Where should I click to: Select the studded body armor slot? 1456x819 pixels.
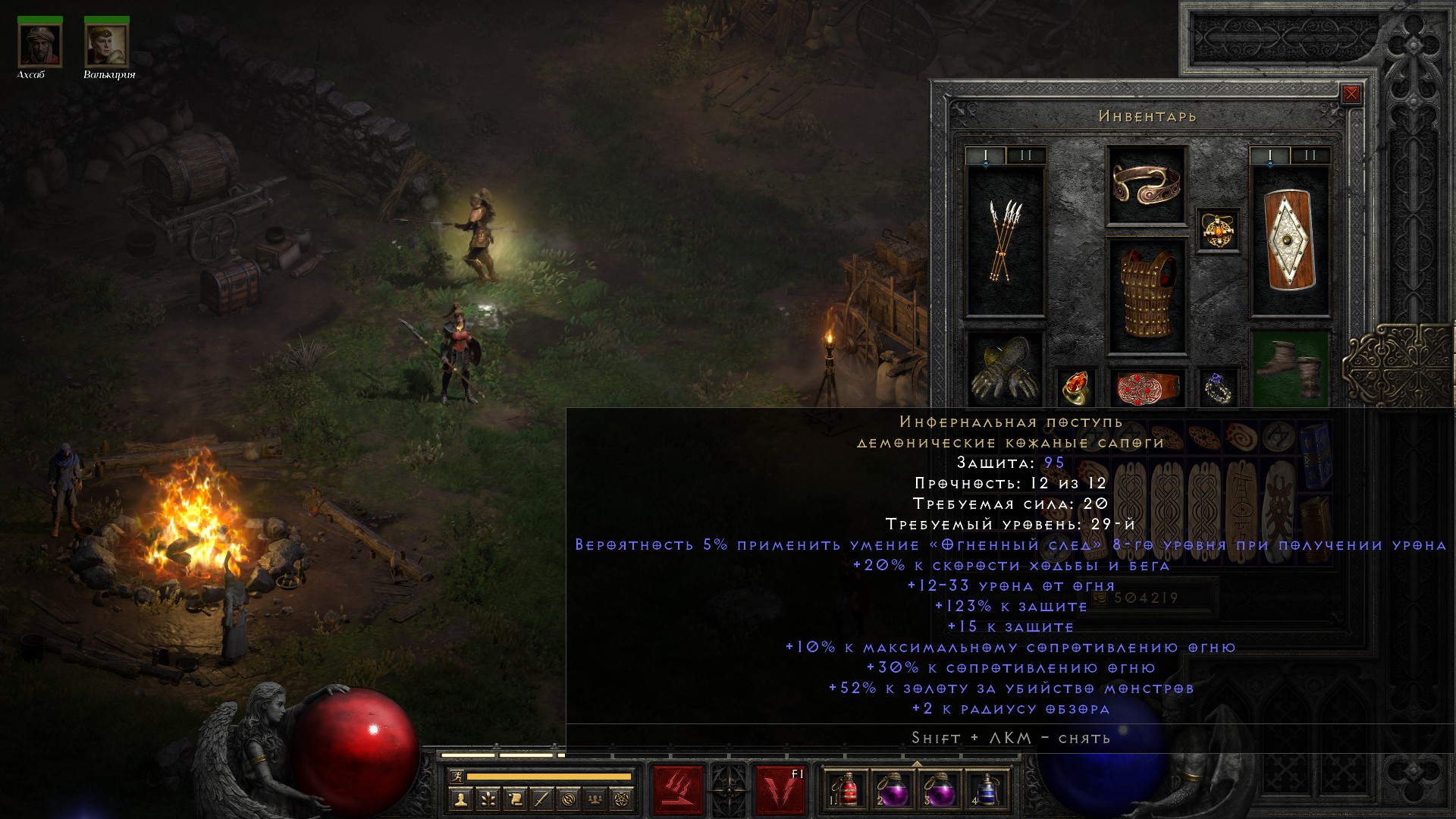tap(1146, 297)
